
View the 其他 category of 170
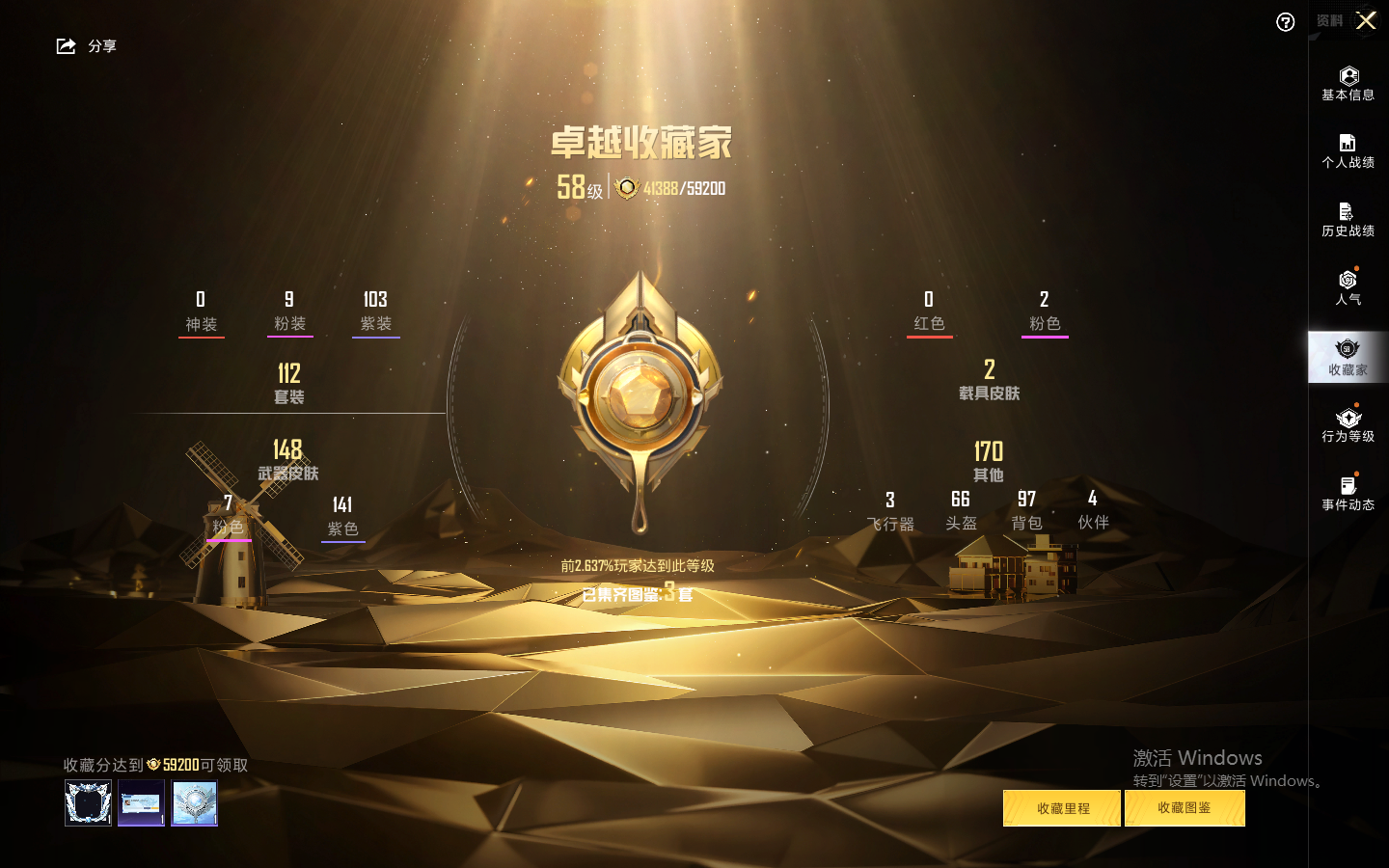[x=988, y=461]
